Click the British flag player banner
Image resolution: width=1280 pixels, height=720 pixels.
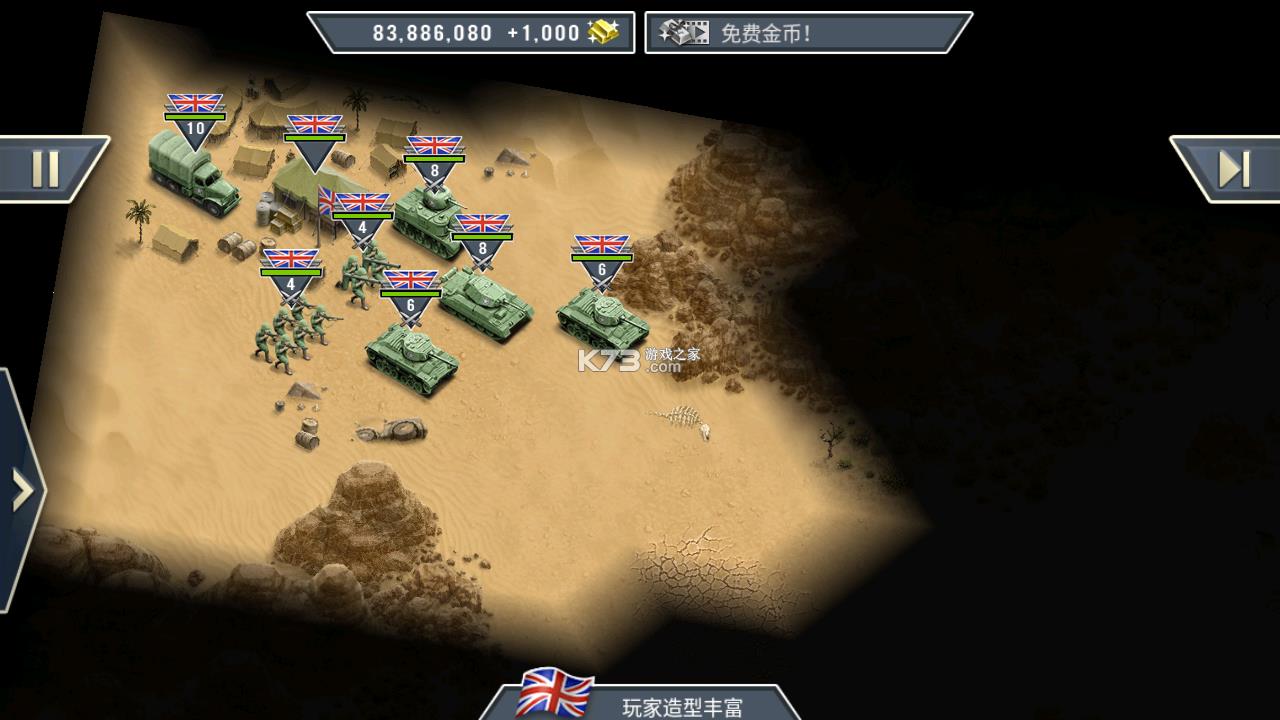tap(640, 701)
